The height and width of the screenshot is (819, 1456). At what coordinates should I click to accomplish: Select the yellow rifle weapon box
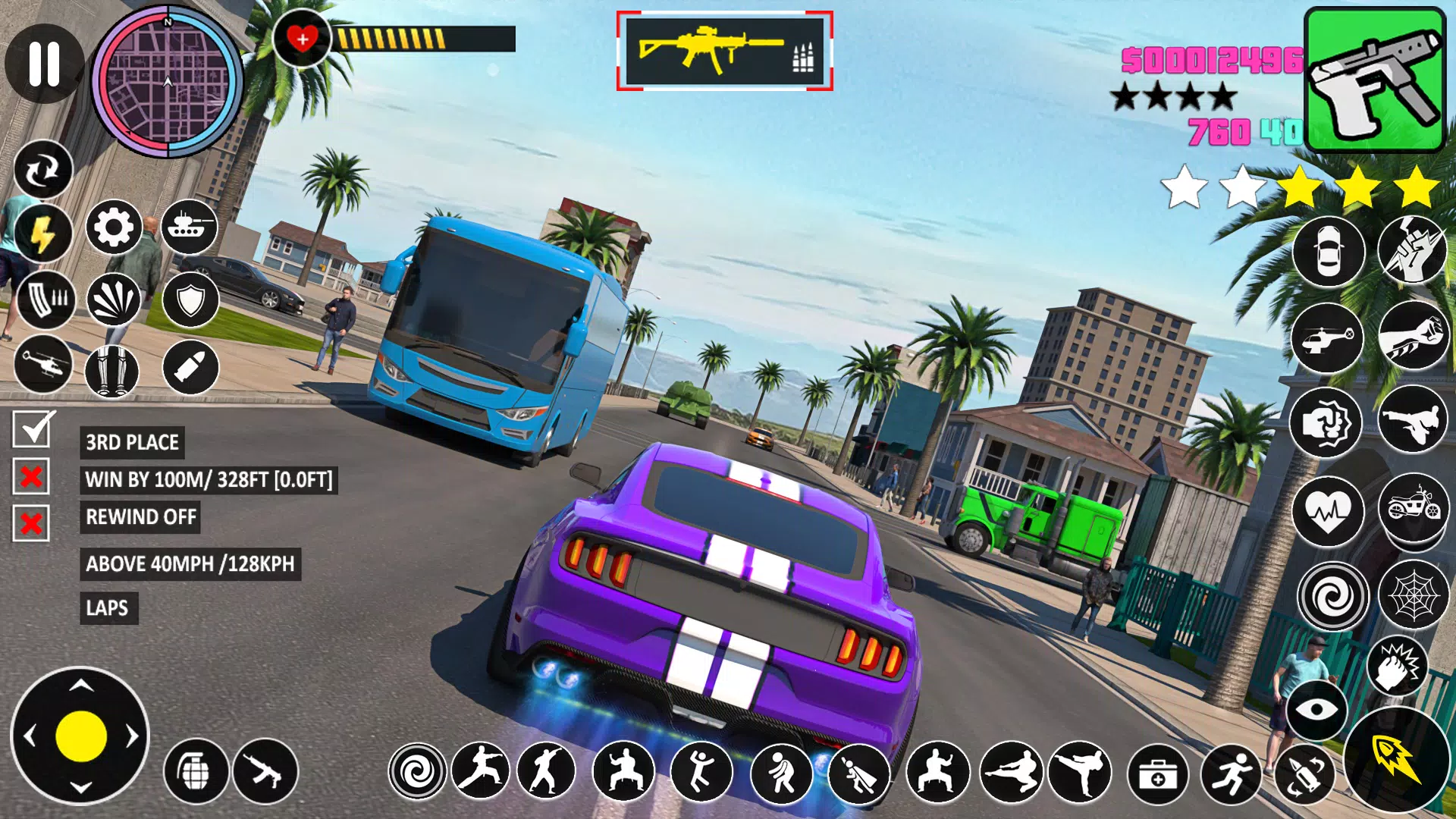click(x=724, y=51)
